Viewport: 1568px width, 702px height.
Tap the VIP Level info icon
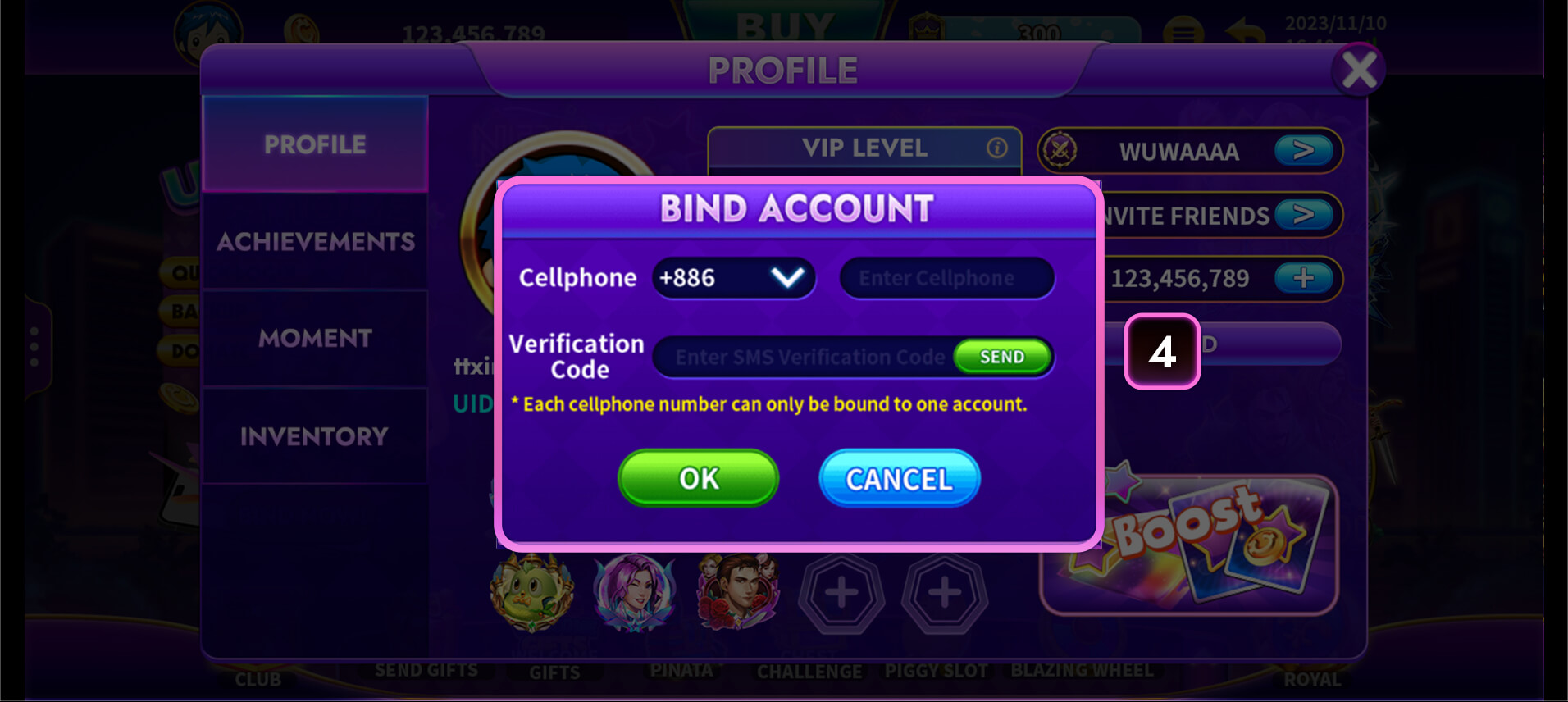pos(996,148)
